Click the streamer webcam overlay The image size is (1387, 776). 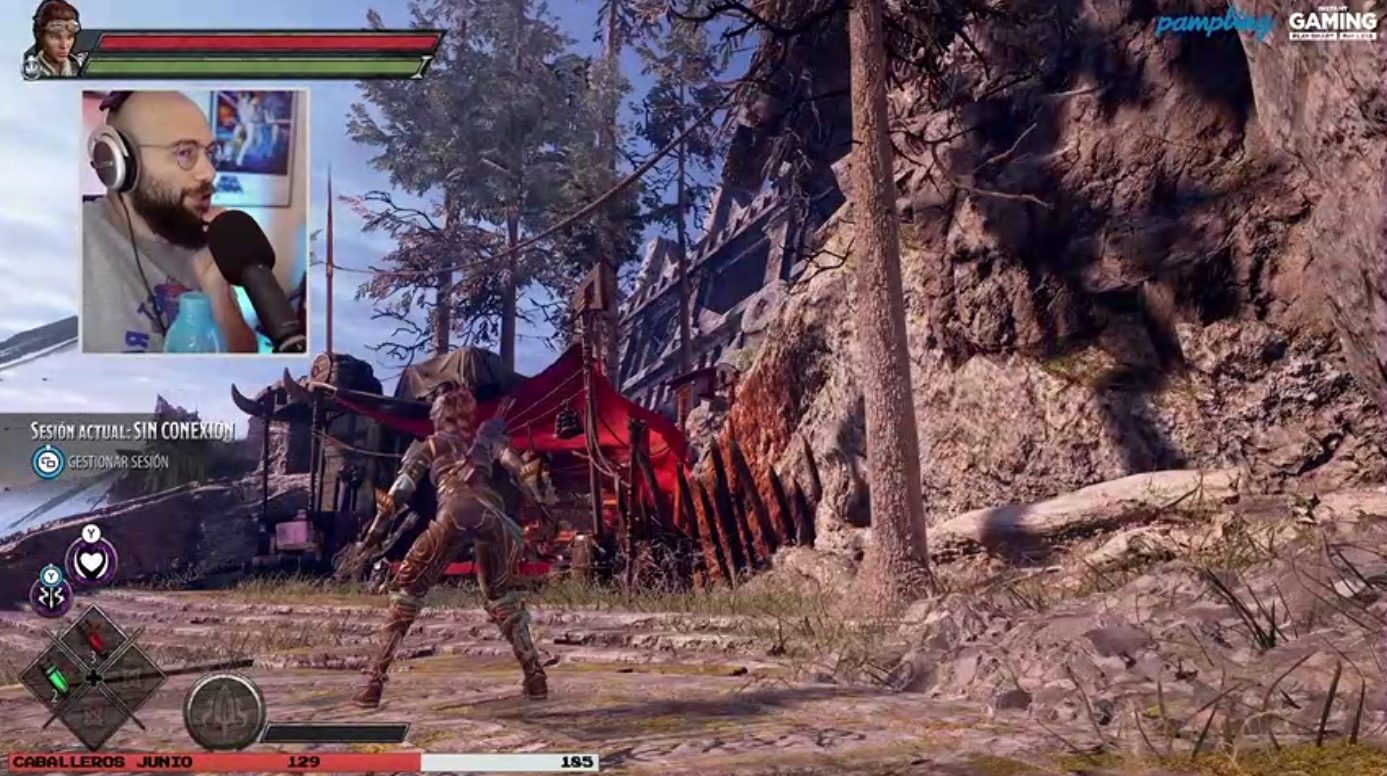194,221
